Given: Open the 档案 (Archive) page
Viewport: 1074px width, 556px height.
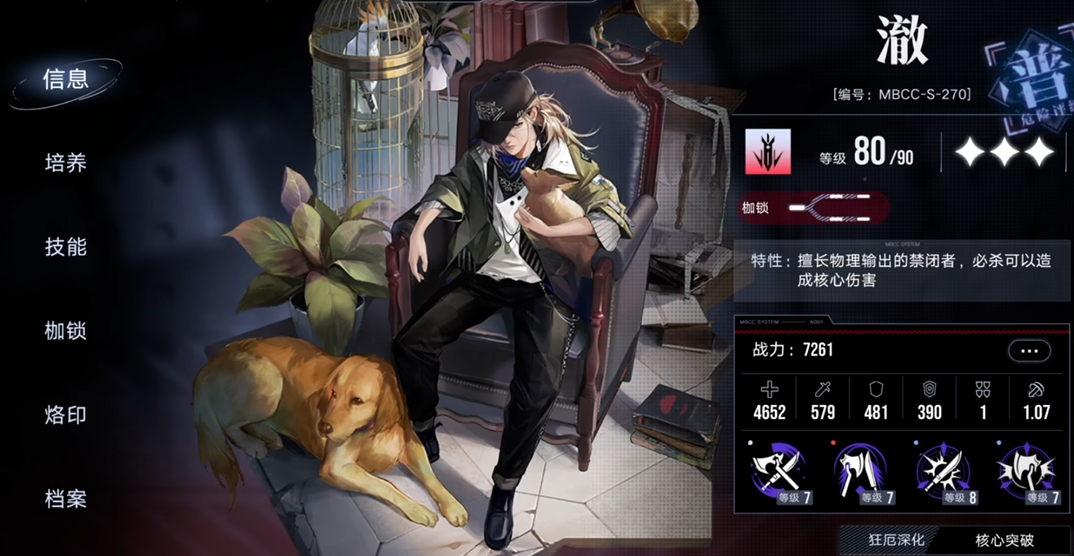Looking at the screenshot, I should coord(66,498).
